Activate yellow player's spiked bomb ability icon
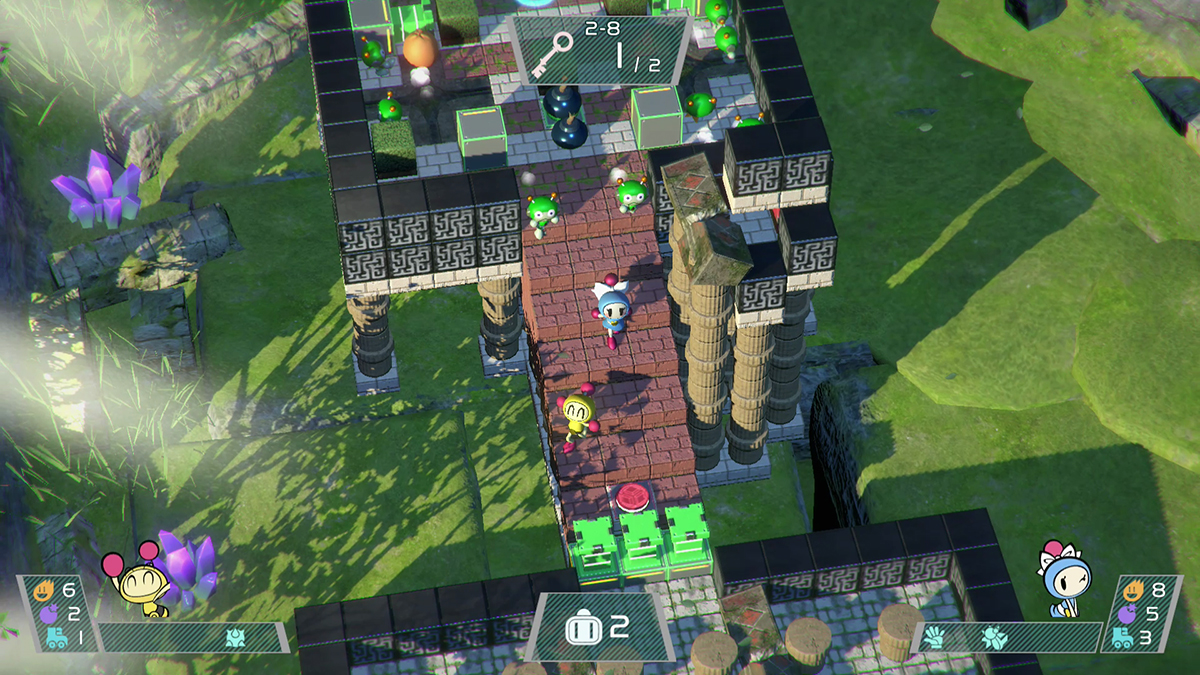Image resolution: width=1200 pixels, height=675 pixels. [235, 637]
